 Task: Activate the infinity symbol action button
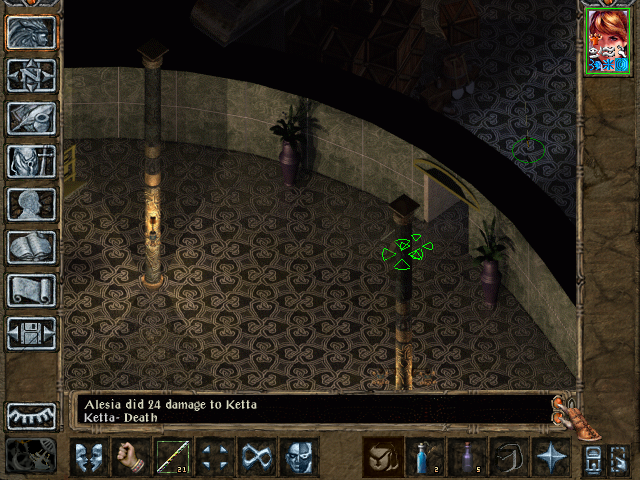point(257,457)
